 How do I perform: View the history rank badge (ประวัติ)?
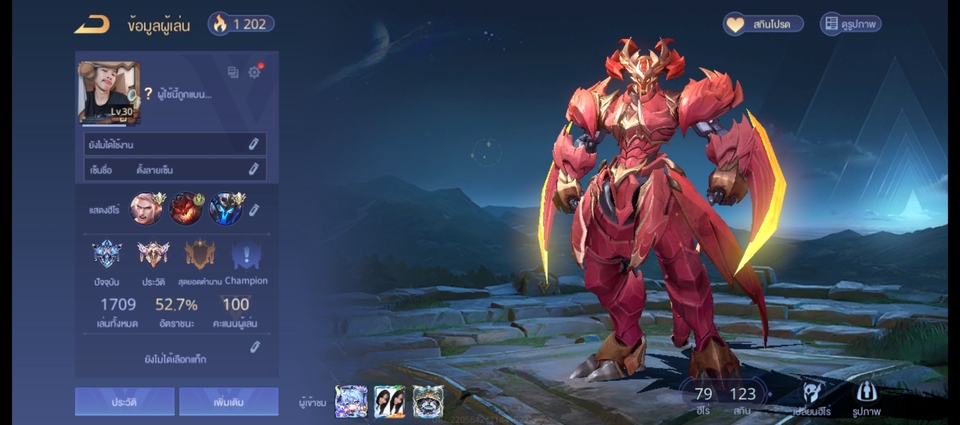click(x=153, y=256)
